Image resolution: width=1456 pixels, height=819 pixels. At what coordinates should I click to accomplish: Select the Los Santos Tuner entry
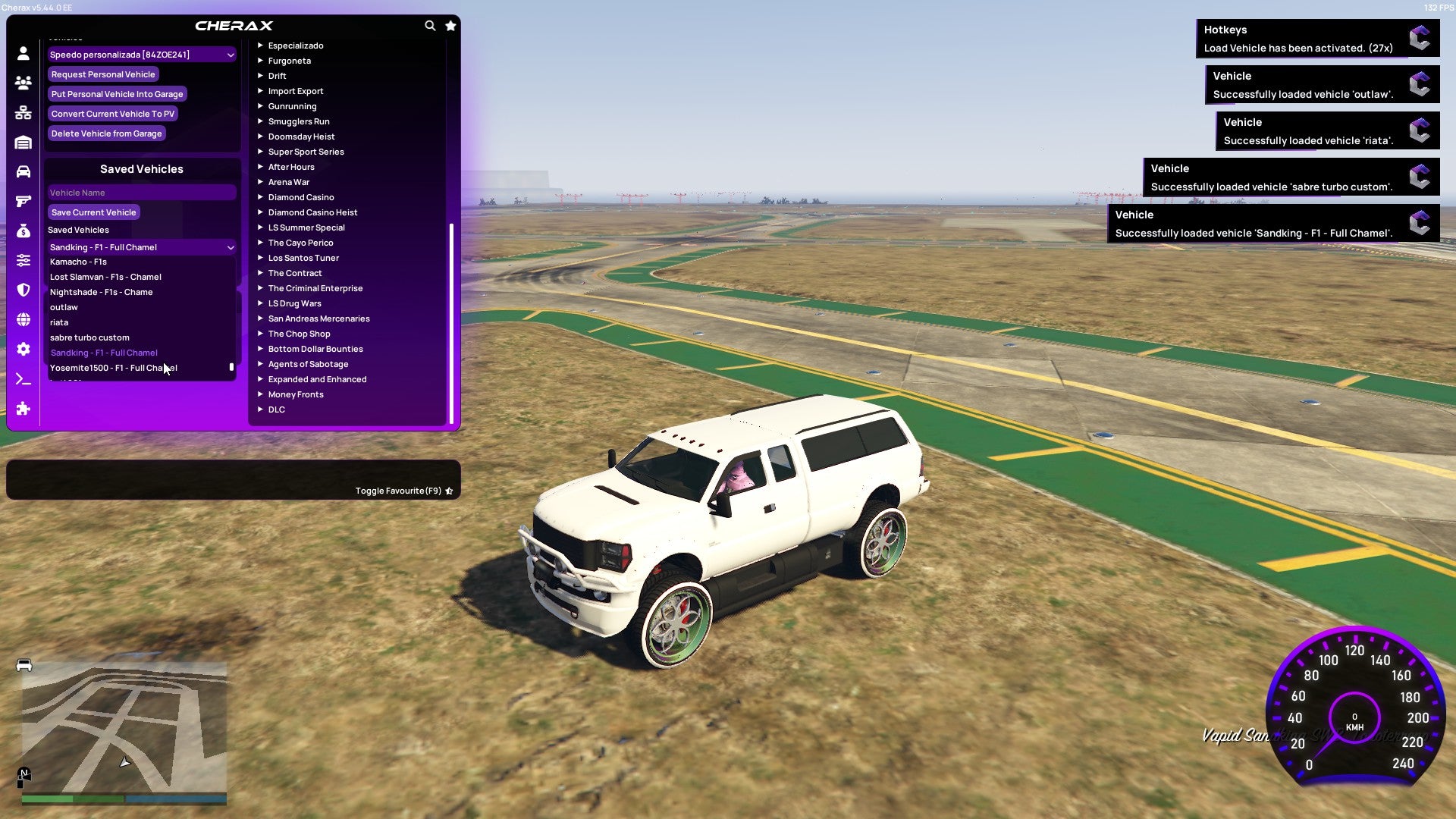pyautogui.click(x=303, y=257)
